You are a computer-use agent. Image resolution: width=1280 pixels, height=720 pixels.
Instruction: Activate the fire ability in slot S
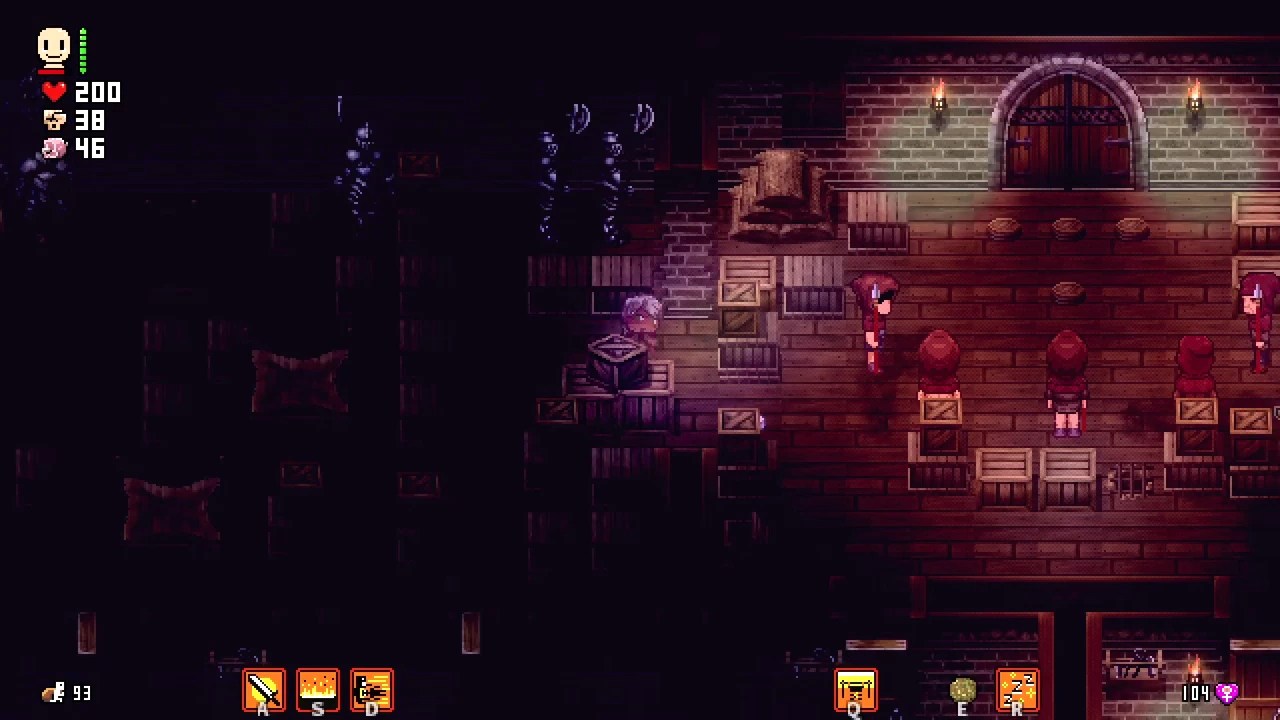point(318,689)
